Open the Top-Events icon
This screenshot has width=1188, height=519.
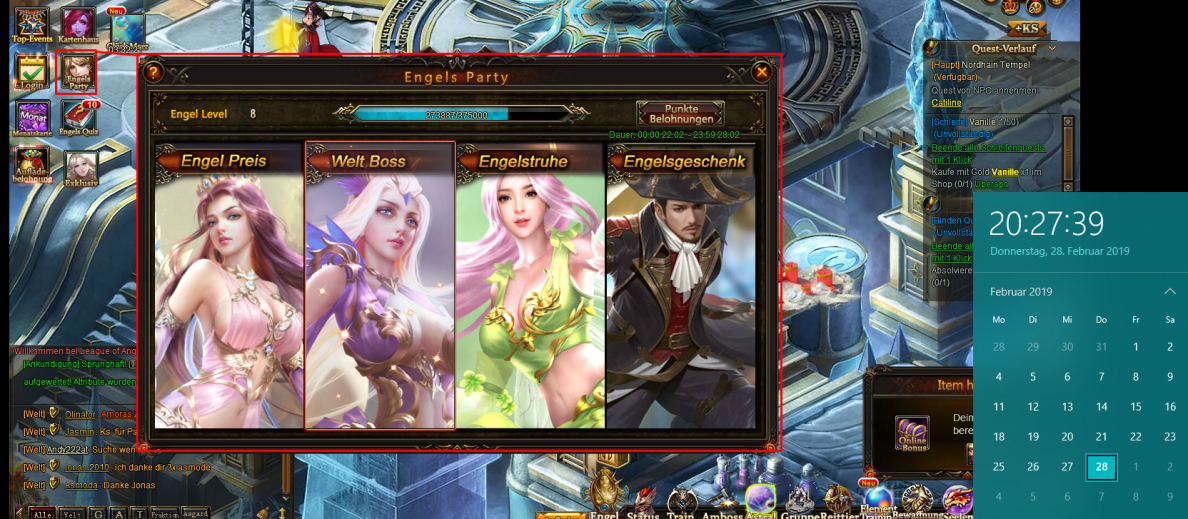tap(32, 24)
